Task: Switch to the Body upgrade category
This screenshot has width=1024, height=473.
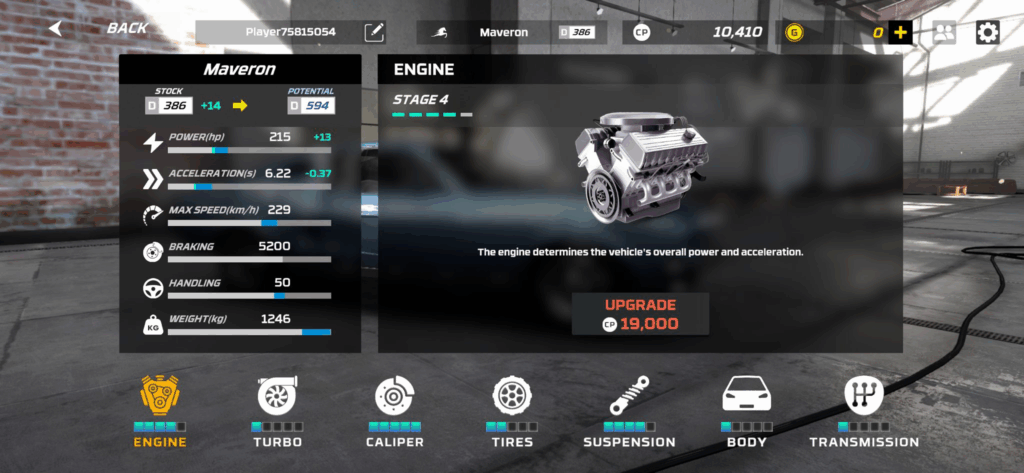Action: (x=747, y=410)
